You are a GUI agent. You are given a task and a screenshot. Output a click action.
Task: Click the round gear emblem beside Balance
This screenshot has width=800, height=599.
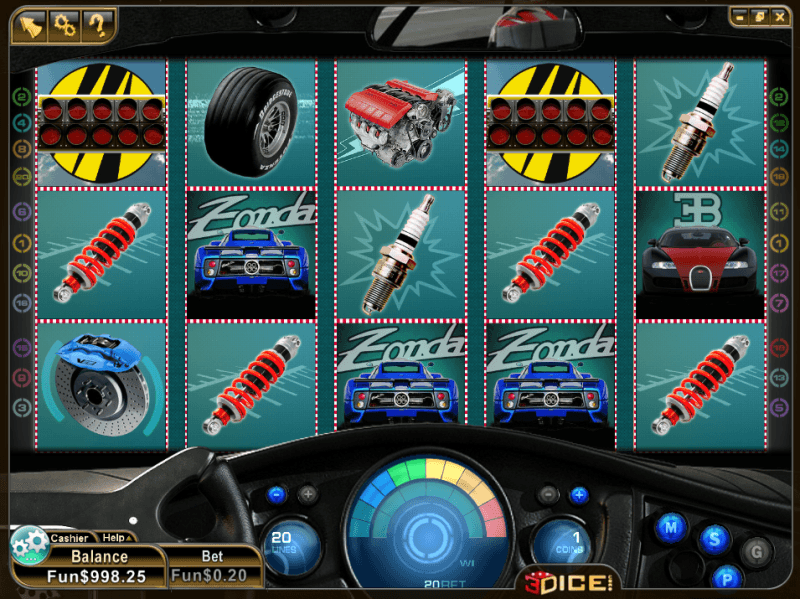(28, 546)
